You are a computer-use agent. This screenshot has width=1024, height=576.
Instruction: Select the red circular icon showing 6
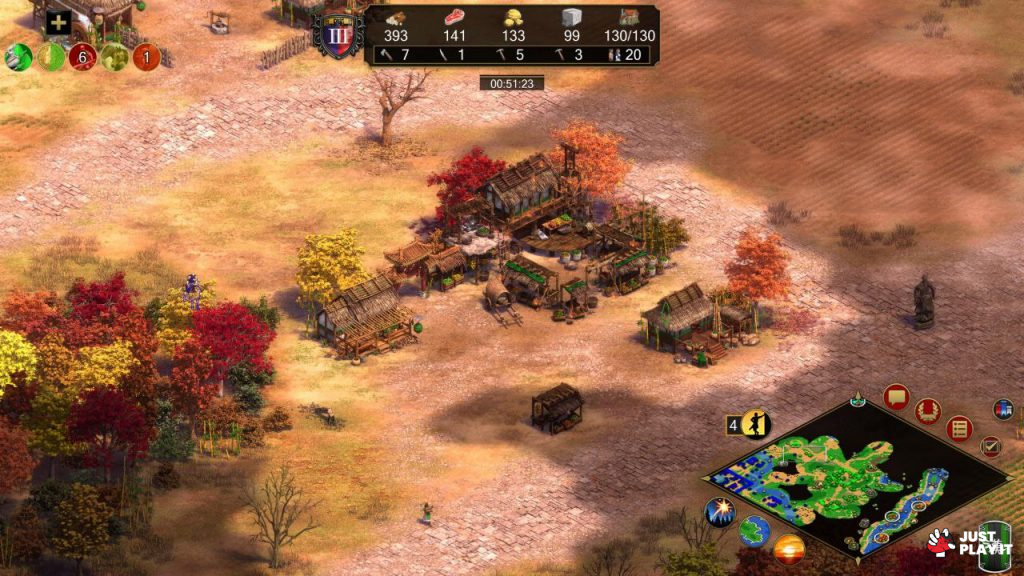pyautogui.click(x=82, y=56)
